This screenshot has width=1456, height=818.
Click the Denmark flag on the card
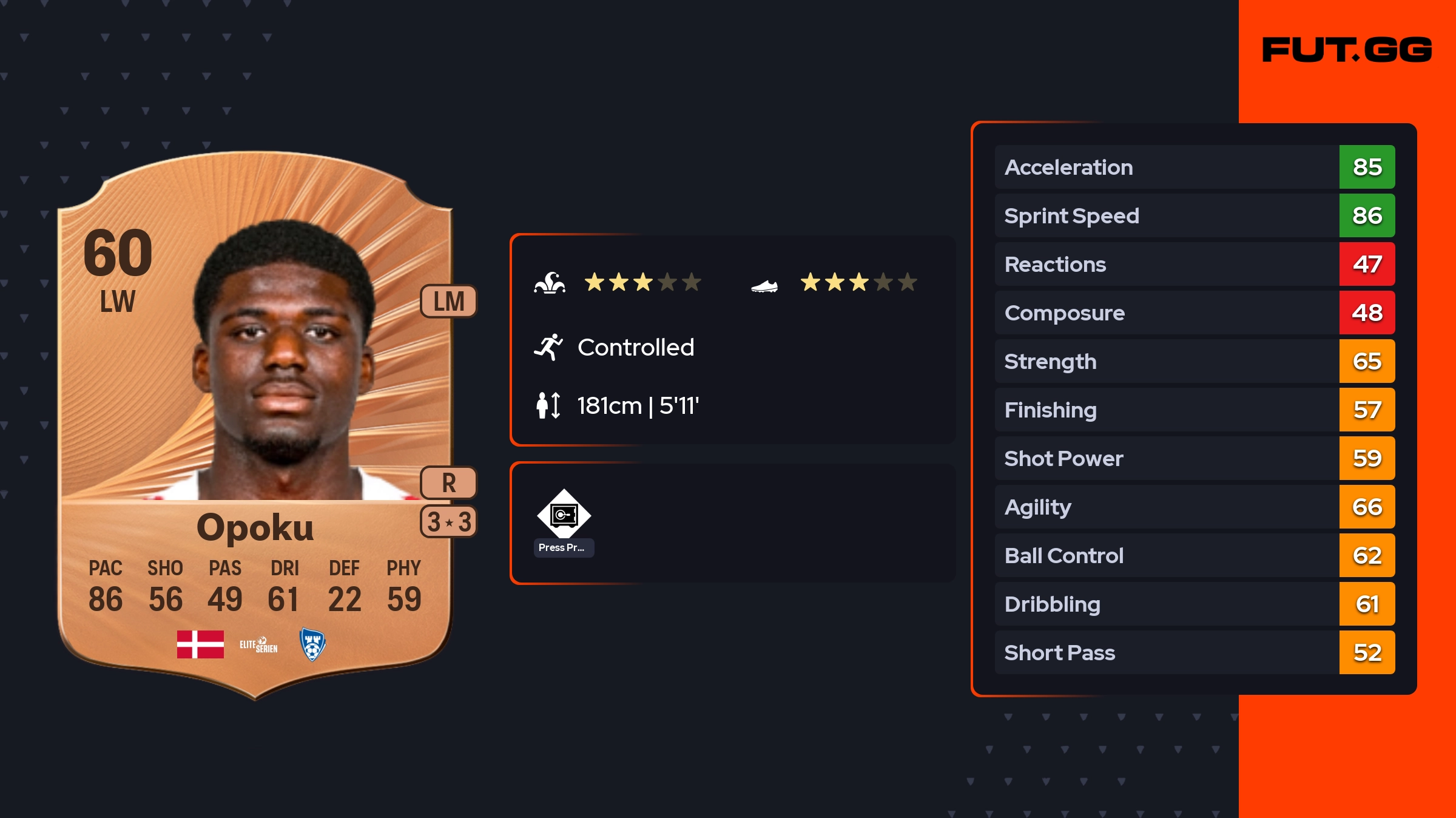click(200, 644)
